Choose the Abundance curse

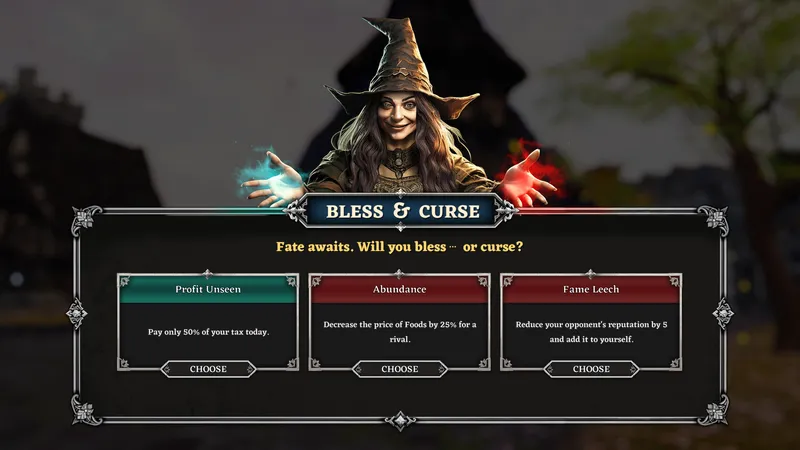pos(399,369)
